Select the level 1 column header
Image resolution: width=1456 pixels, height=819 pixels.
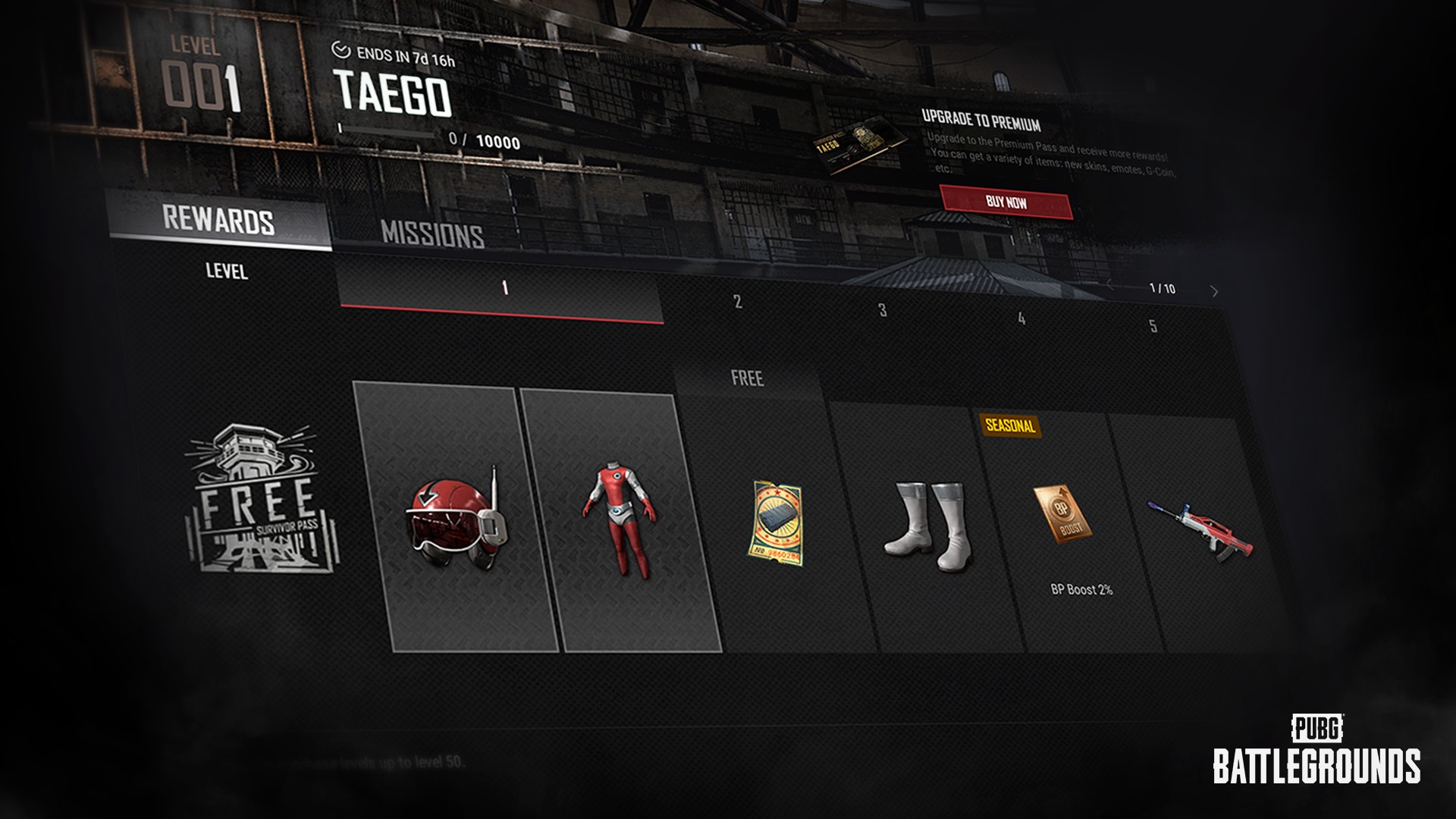click(x=504, y=289)
